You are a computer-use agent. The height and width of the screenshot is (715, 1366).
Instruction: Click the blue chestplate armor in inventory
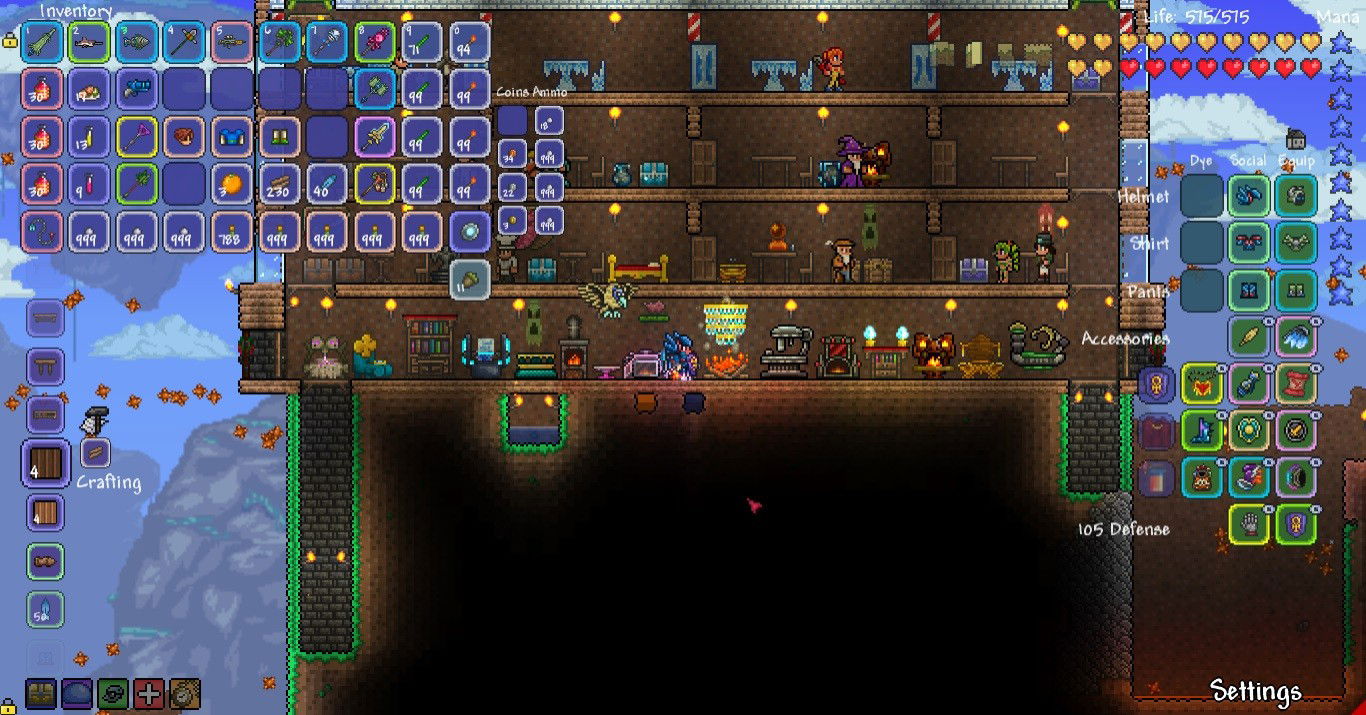[x=232, y=136]
